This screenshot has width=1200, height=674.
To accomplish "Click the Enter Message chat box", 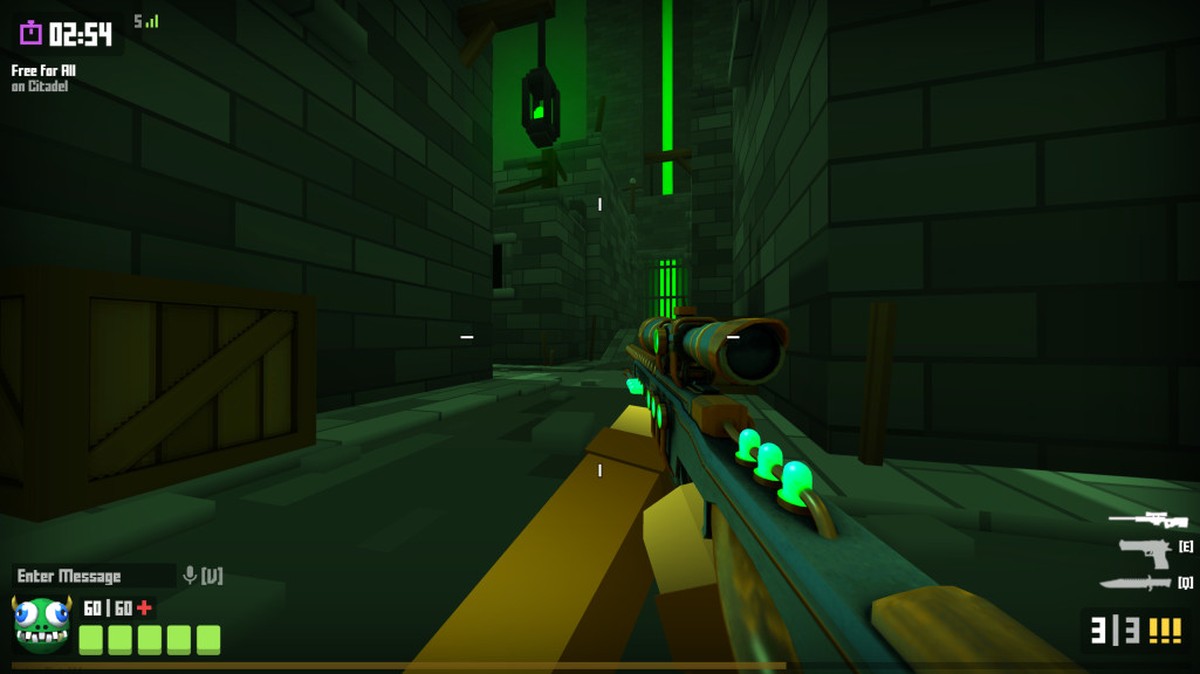I will click(x=93, y=576).
